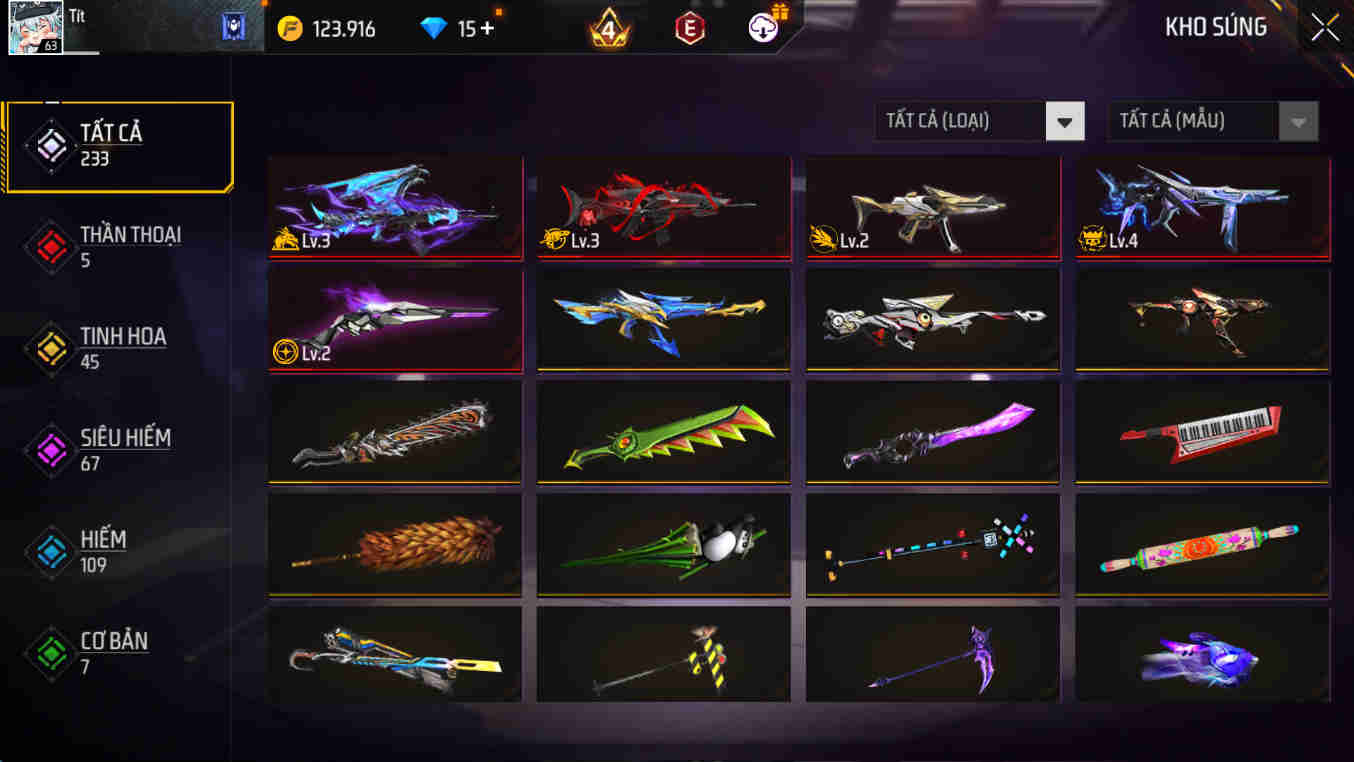Open the E event badge icon
1354x762 pixels.
click(688, 28)
